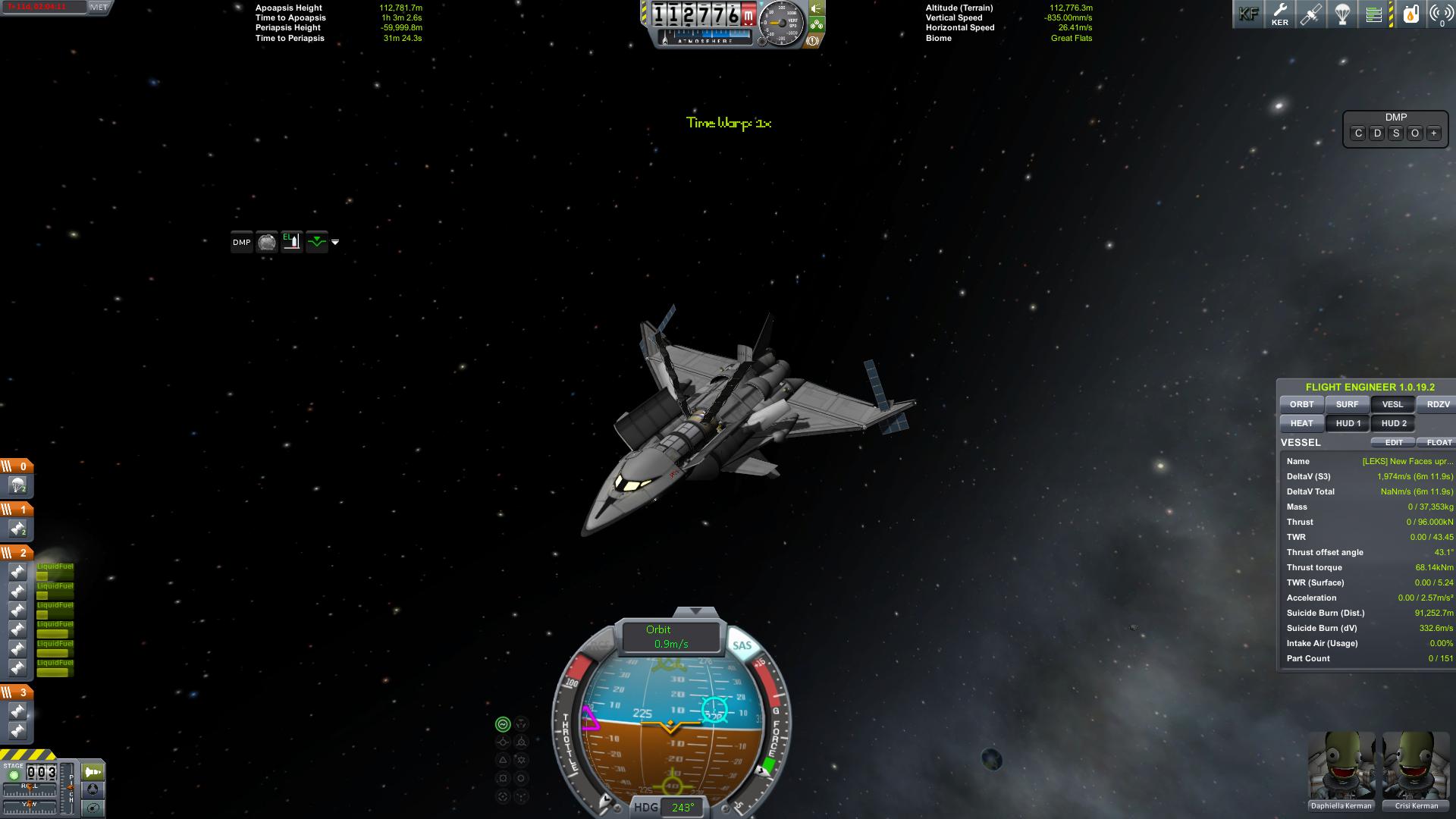
Task: Toggle SAS on the navball
Action: 742,645
